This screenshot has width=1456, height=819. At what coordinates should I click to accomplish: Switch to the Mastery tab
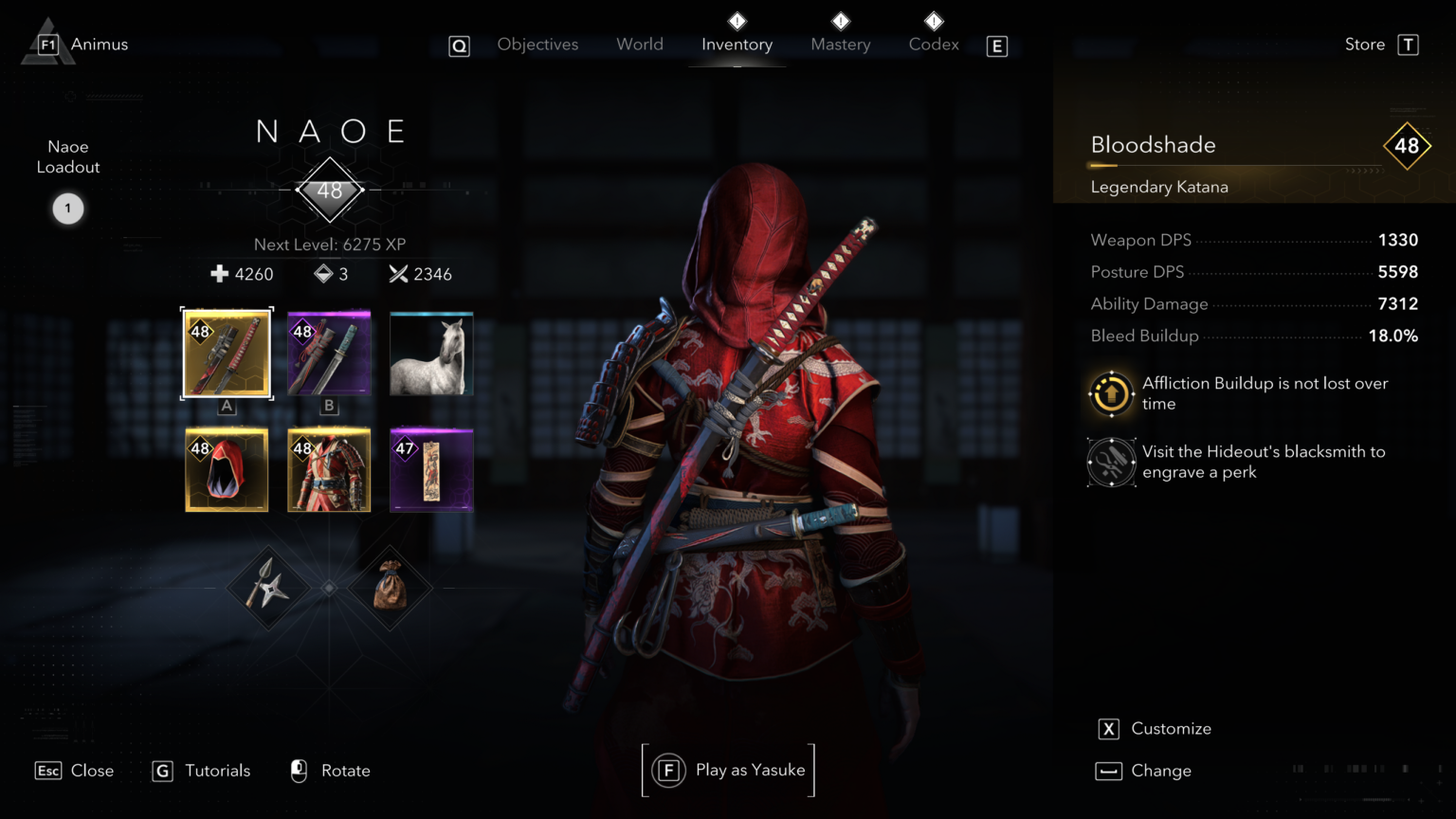(x=840, y=44)
